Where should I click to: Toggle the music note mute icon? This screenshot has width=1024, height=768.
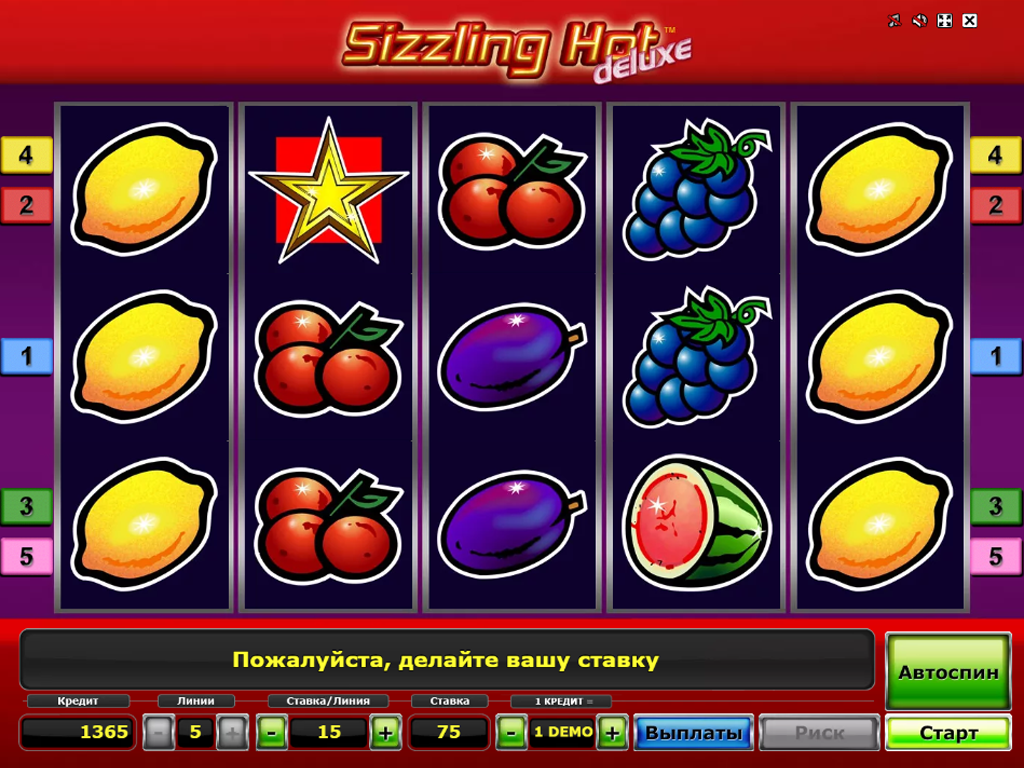(895, 20)
